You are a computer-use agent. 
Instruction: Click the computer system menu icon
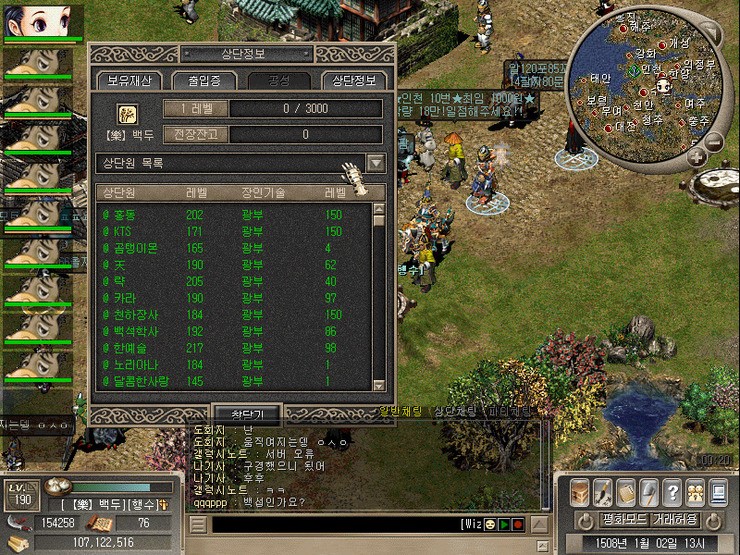pos(718,491)
